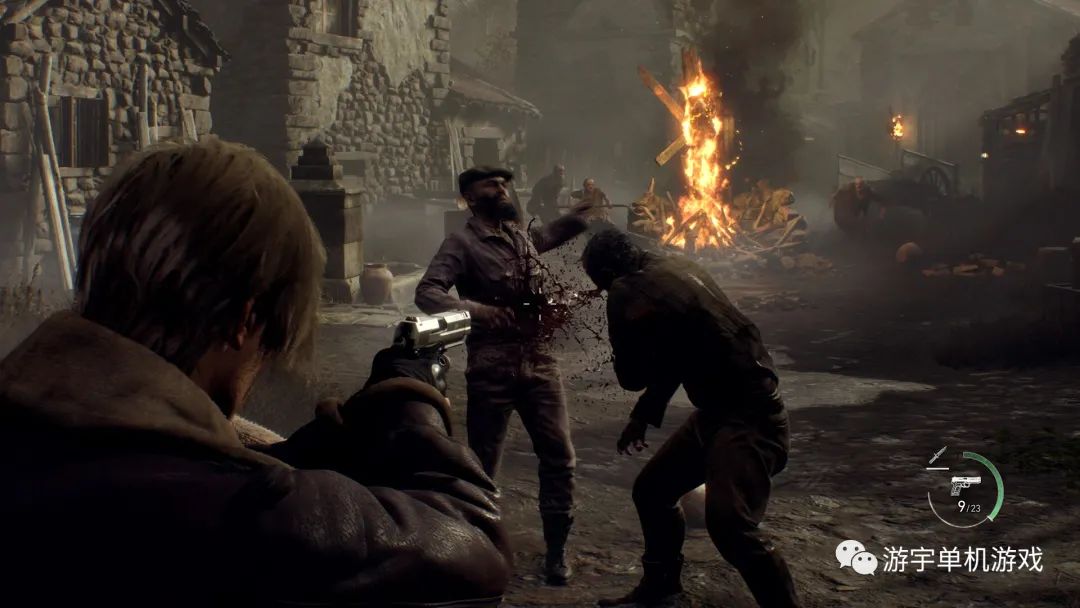Click the combat knife icon
This screenshot has width=1080, height=608.
(x=937, y=455)
